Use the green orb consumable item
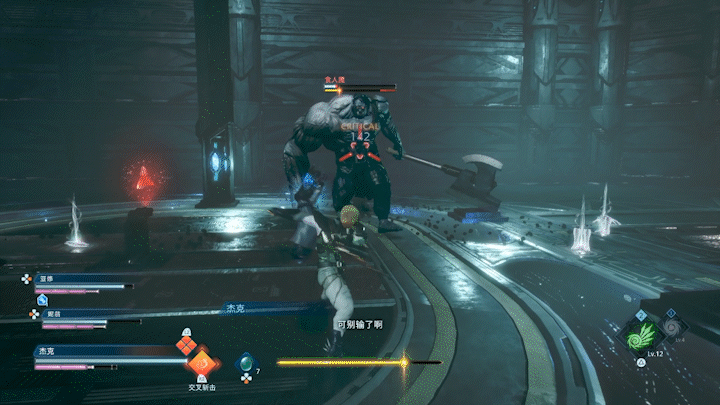Screen dimensions: 720x405 point(244,363)
